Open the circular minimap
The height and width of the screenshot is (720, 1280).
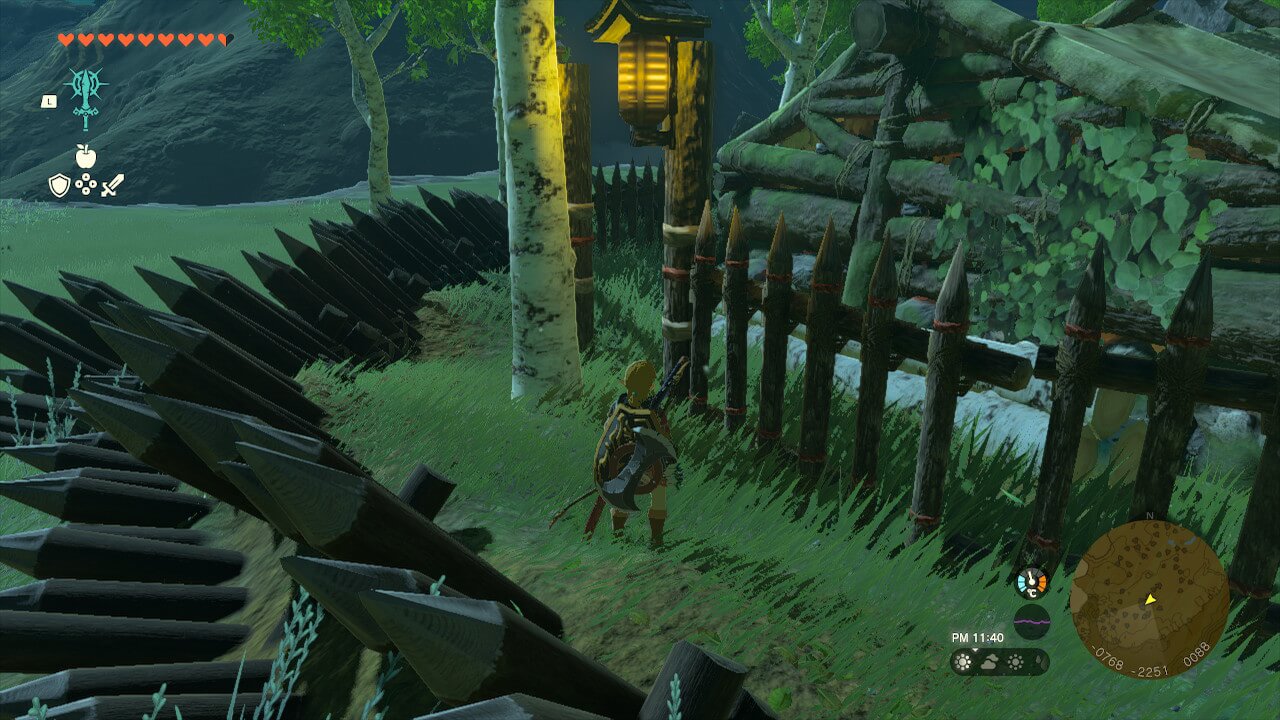tap(1149, 599)
